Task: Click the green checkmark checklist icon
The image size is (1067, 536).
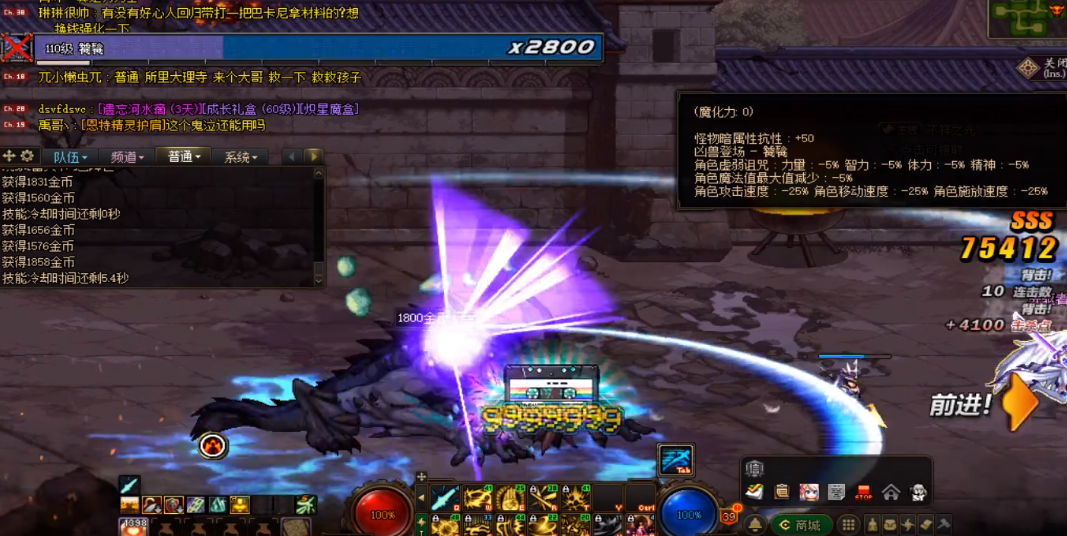Action: 756,492
